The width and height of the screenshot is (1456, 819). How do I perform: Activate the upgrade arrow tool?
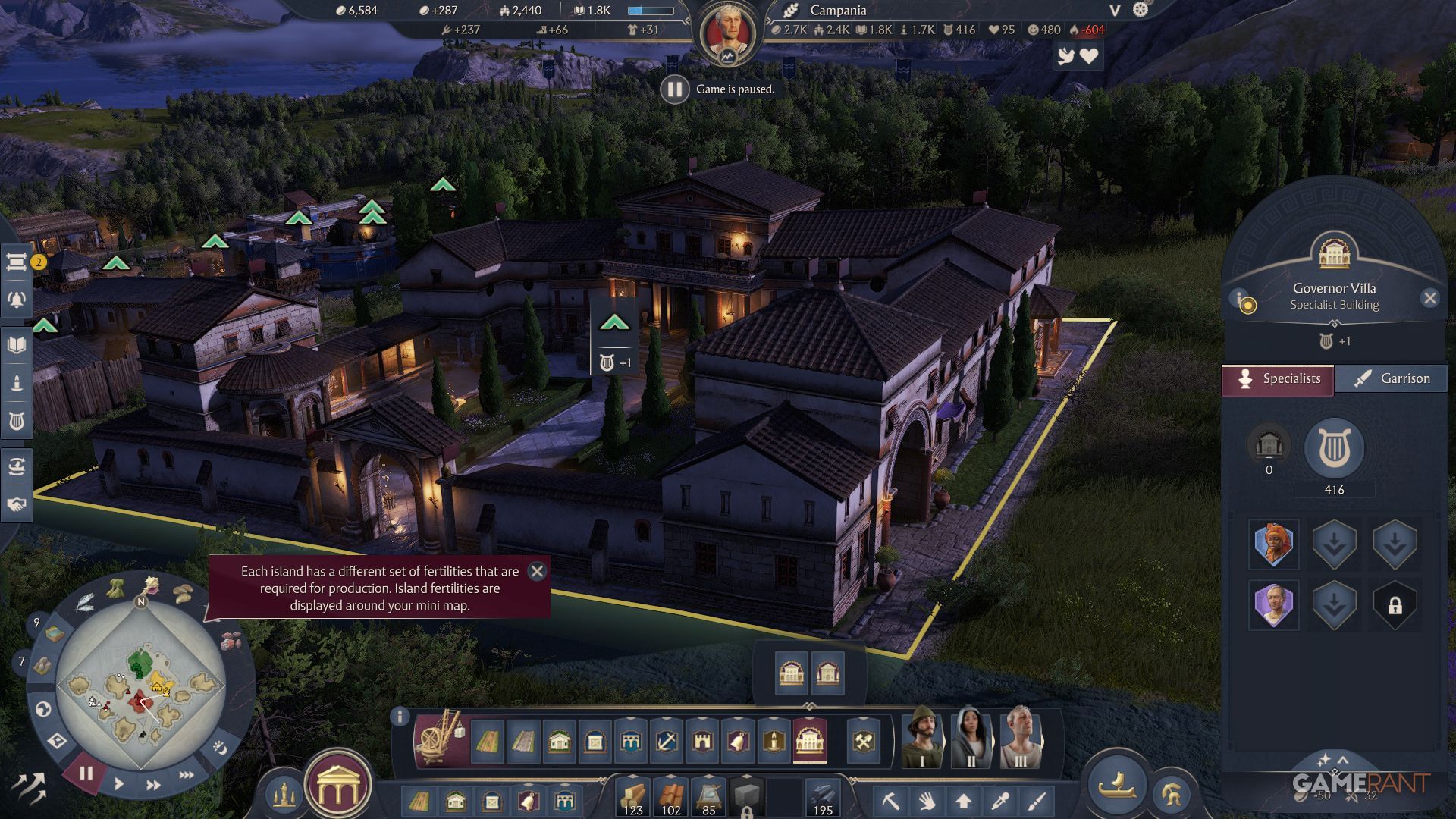(963, 801)
